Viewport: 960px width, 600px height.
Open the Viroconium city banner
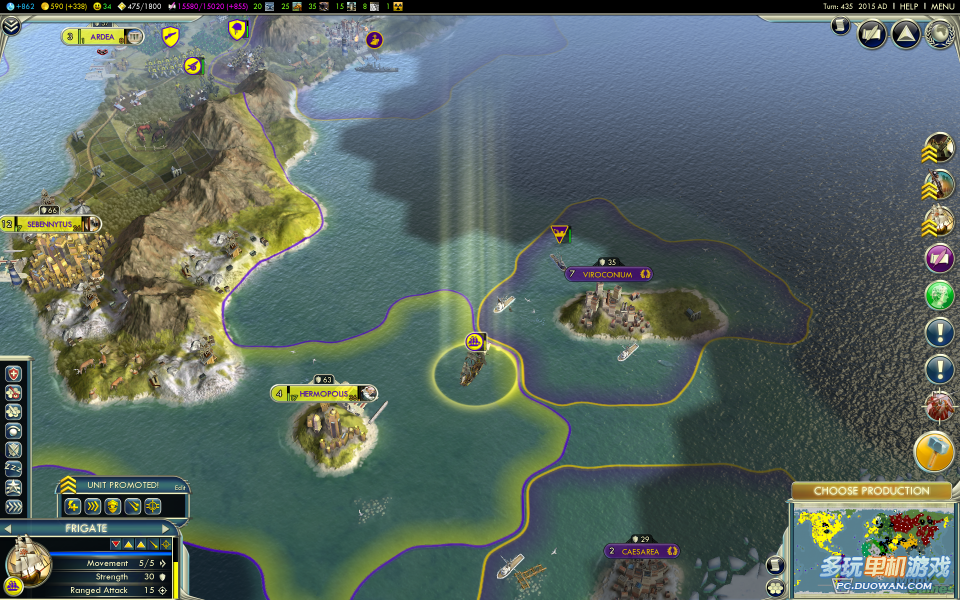point(608,274)
